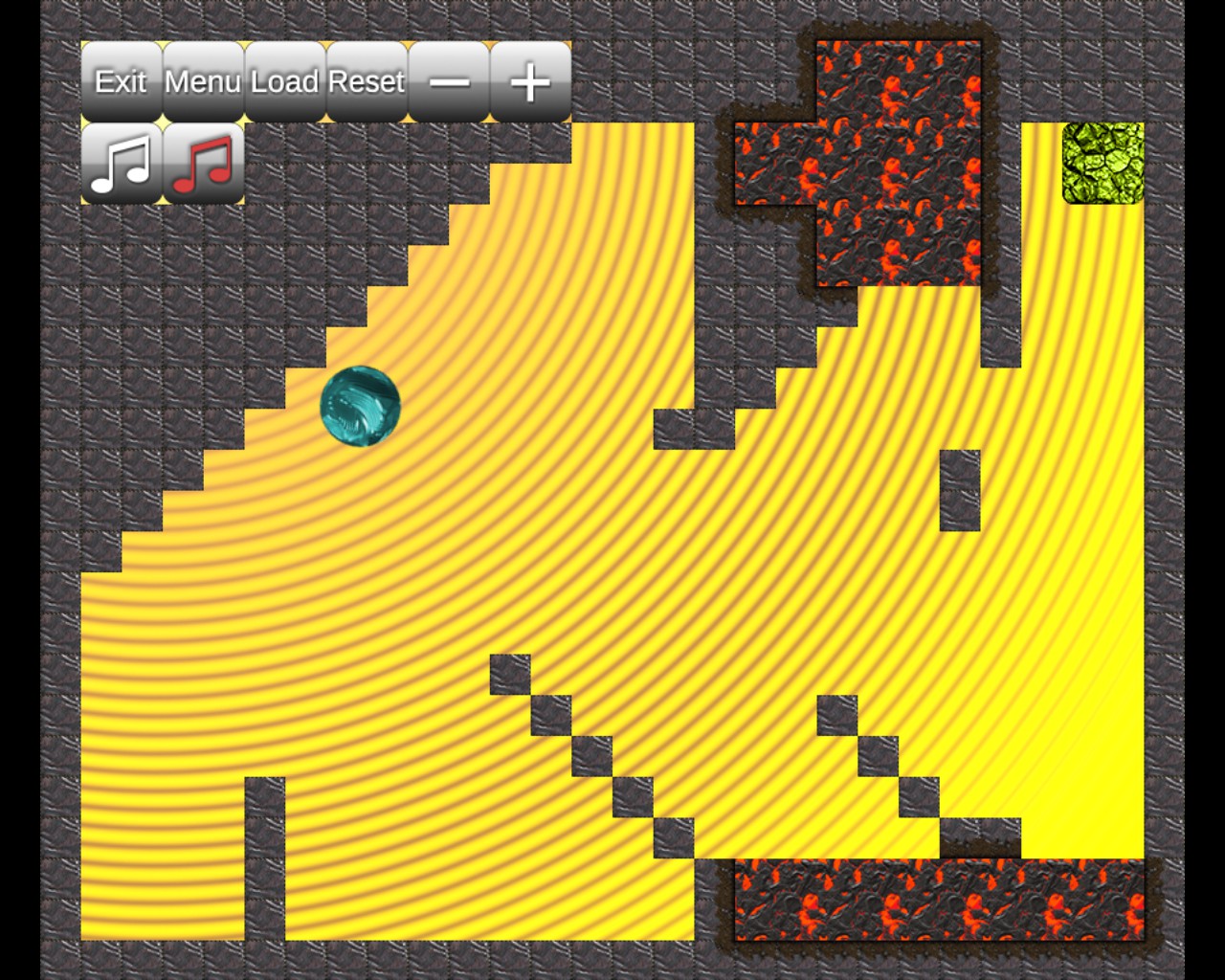Click the zoom increase control
1225x980 pixels.
pos(528,81)
